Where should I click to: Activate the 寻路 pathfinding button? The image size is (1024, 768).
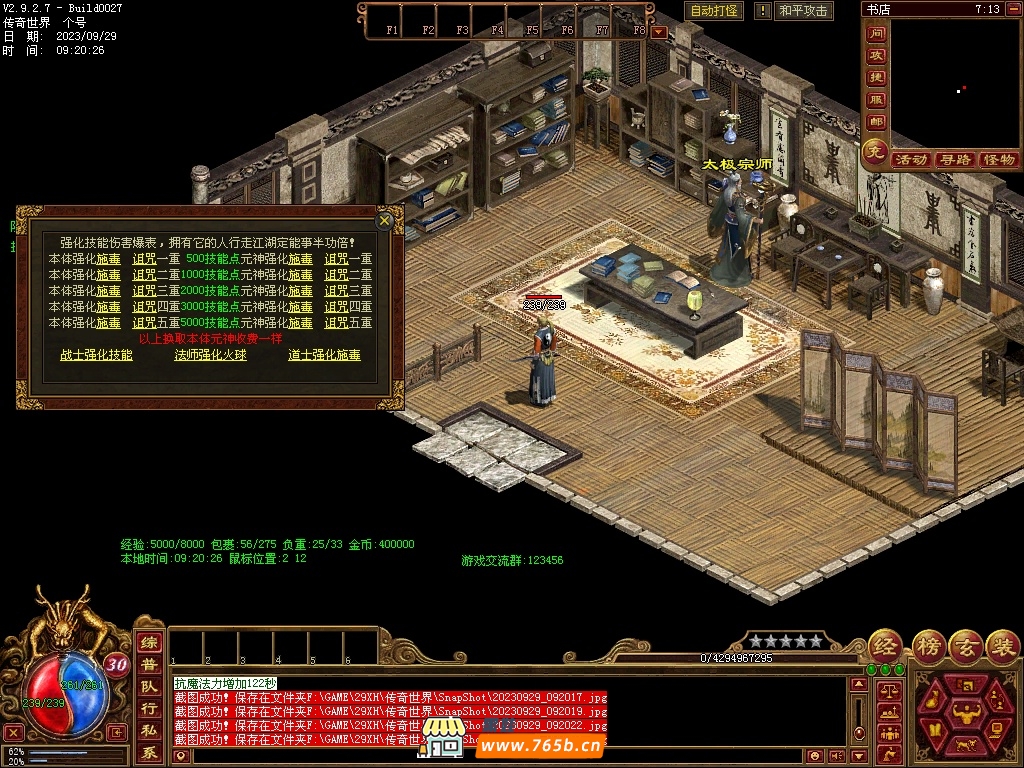pos(954,160)
